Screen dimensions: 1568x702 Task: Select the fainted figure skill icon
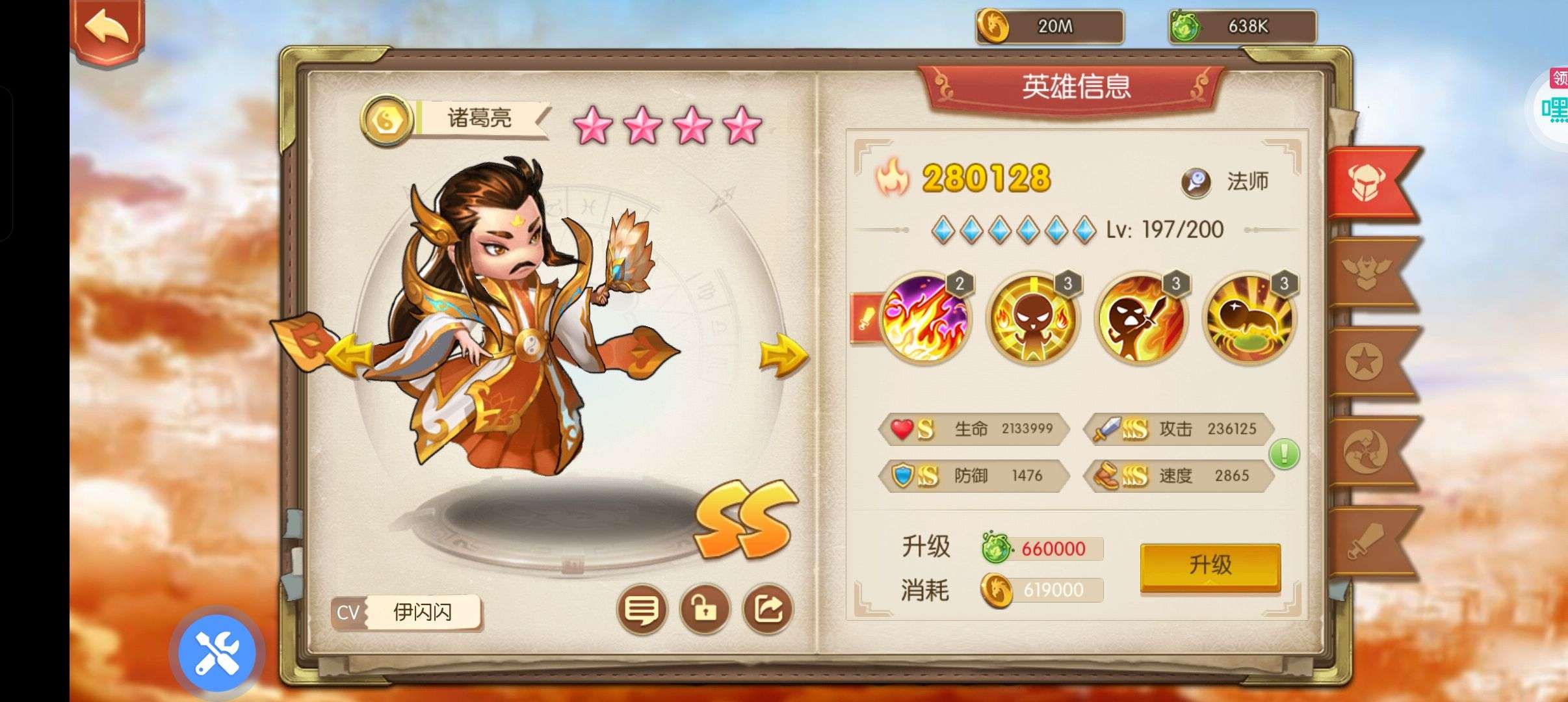[x=1248, y=318]
